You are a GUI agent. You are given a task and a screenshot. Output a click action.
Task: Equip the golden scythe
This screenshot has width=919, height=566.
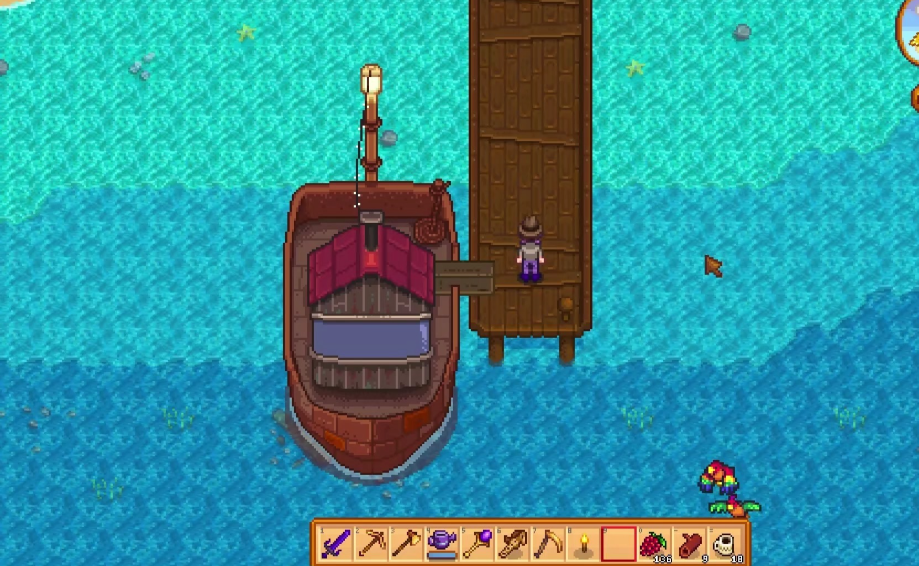[x=547, y=544]
